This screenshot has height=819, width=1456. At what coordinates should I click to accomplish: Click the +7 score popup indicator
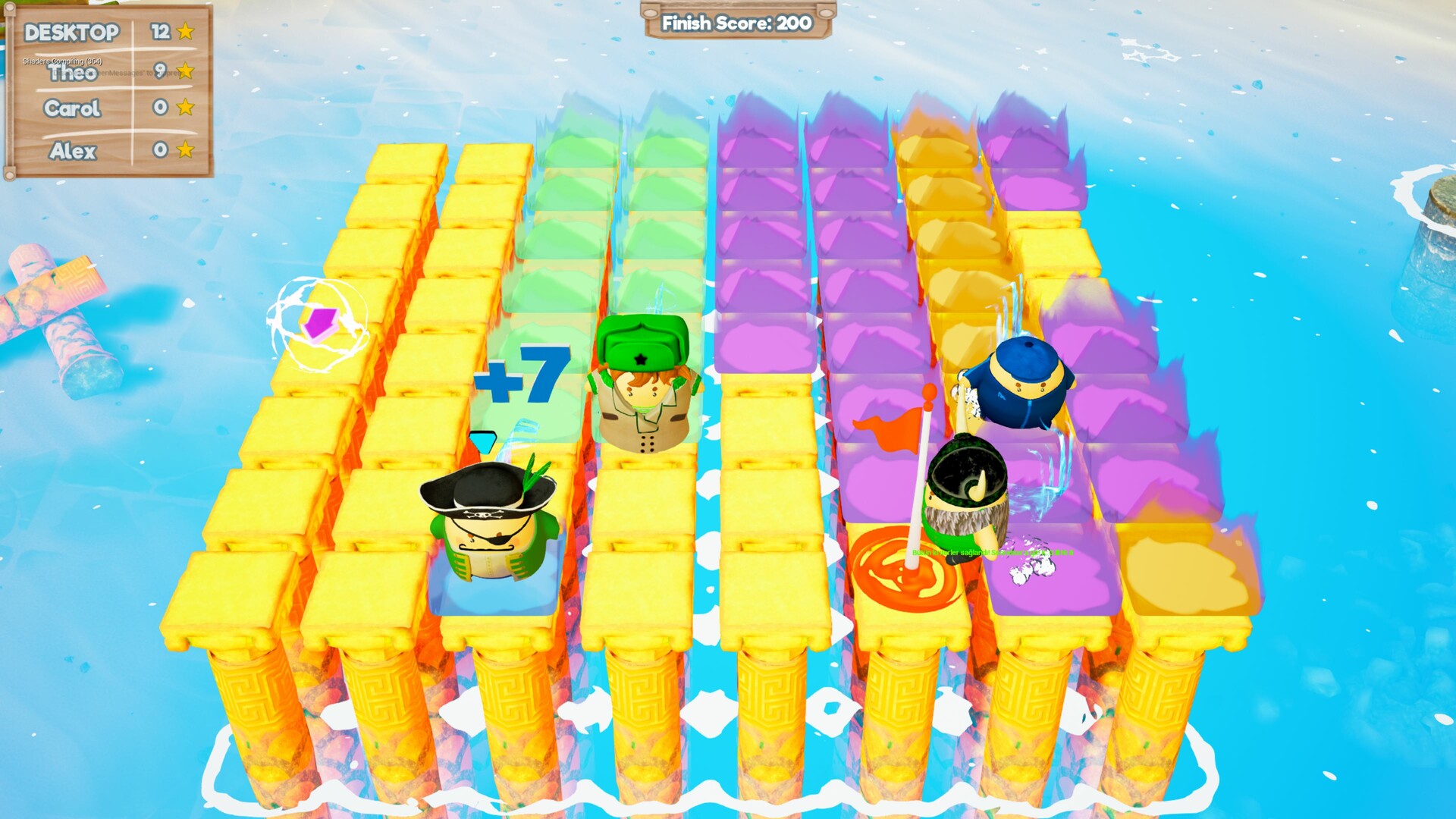pyautogui.click(x=526, y=372)
